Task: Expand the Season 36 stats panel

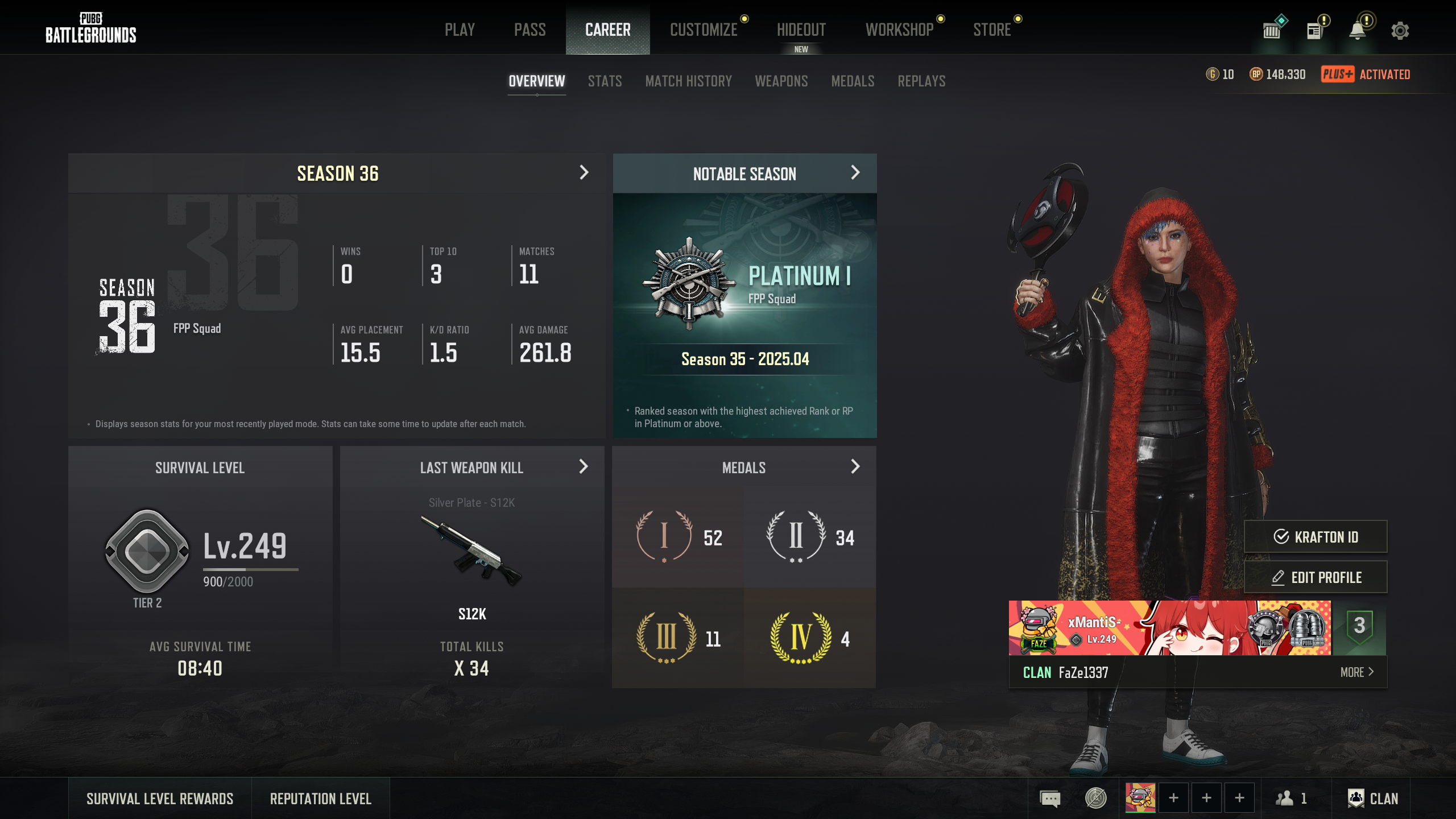Action: (x=584, y=173)
